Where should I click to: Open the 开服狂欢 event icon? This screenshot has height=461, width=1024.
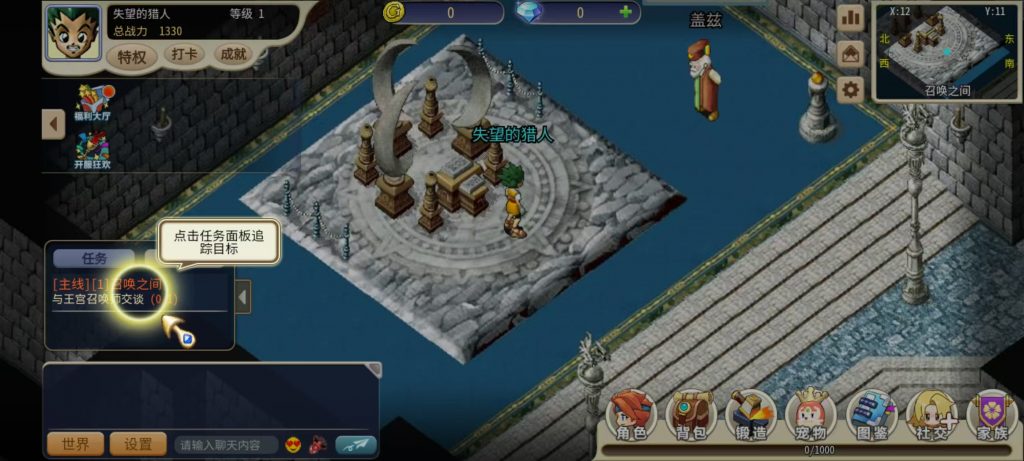91,149
